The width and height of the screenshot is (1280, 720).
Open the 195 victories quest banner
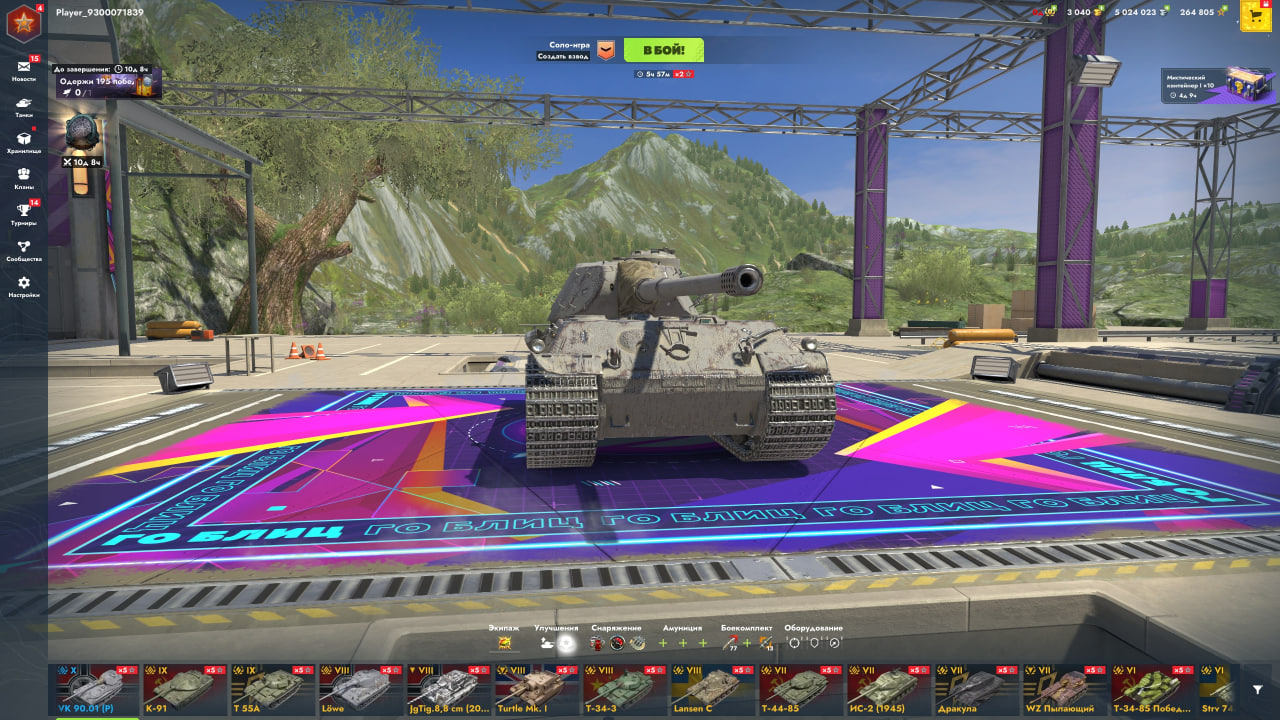click(107, 82)
